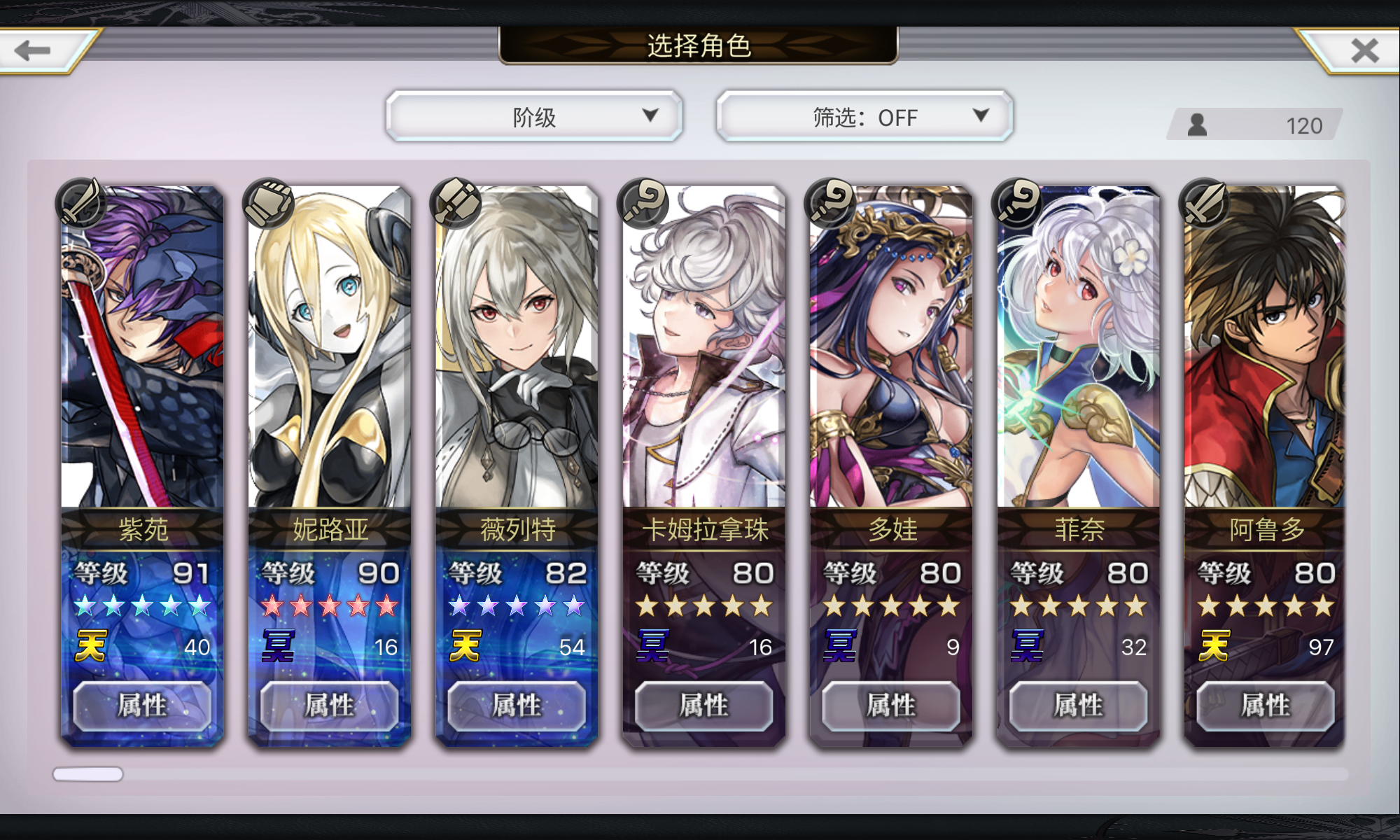
Task: Click the 属性 button under 紫苑
Action: (141, 706)
